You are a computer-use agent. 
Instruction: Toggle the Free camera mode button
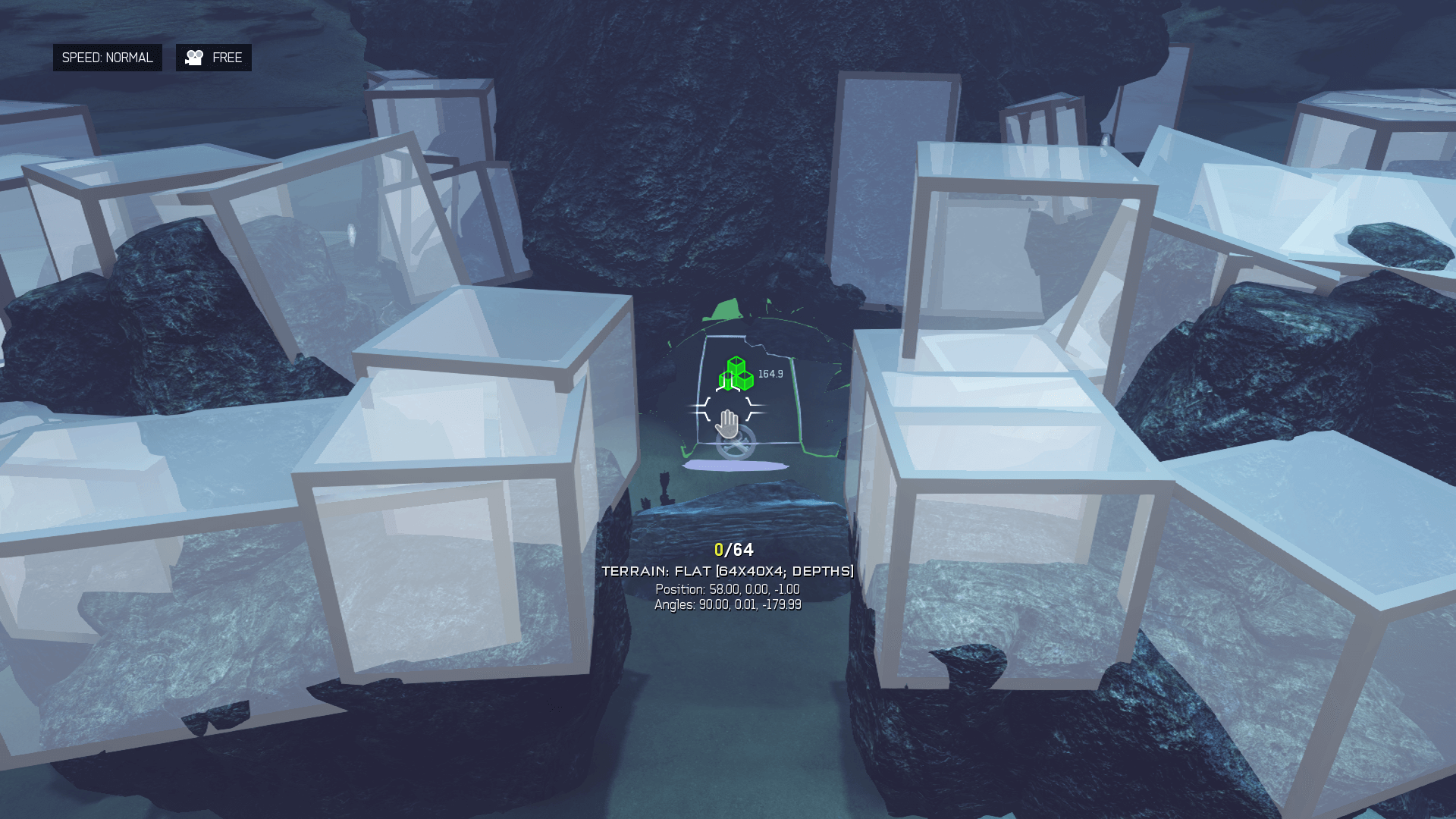[214, 58]
